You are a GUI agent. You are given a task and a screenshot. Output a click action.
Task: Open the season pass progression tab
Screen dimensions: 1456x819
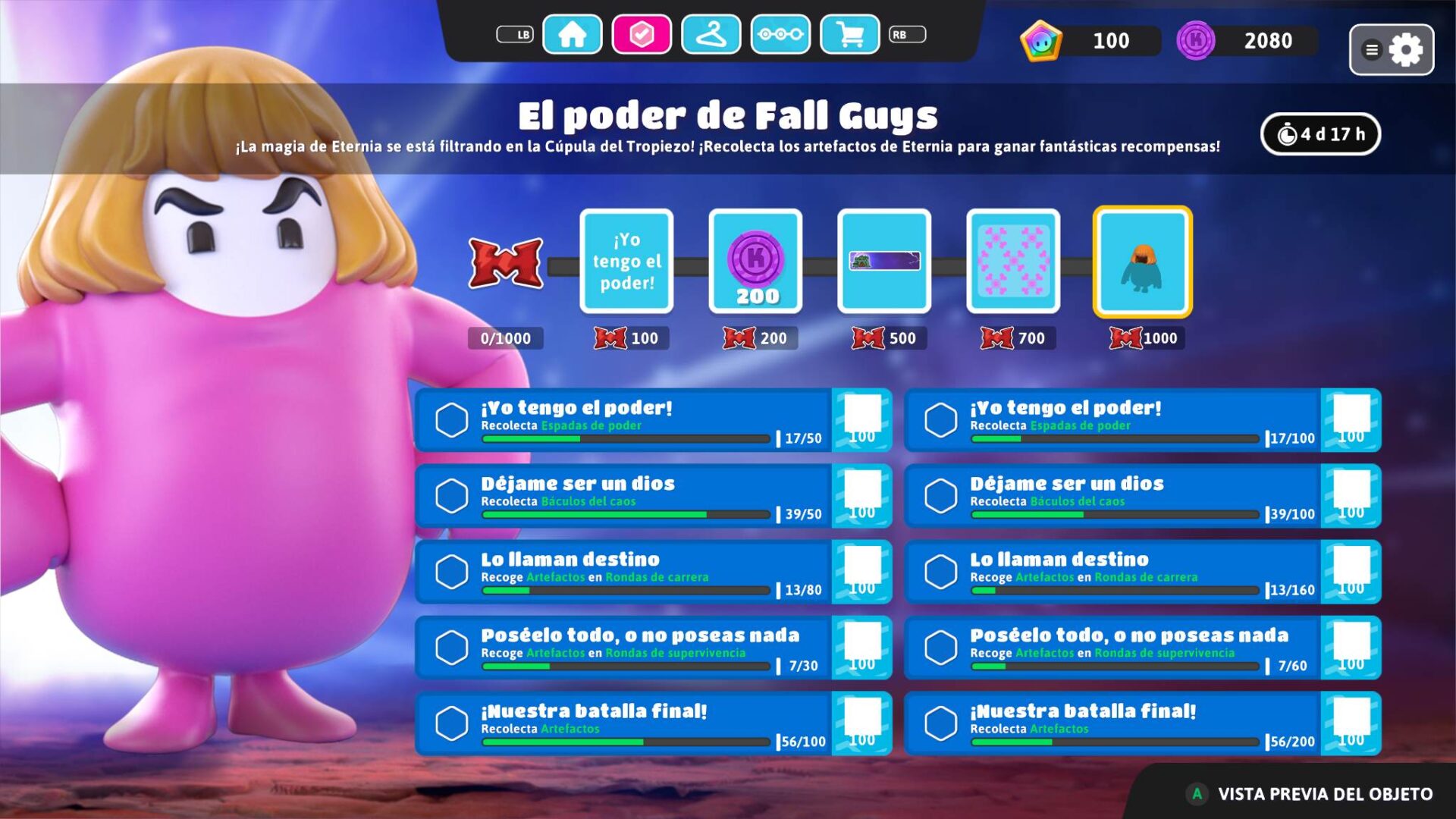pyautogui.click(x=780, y=35)
